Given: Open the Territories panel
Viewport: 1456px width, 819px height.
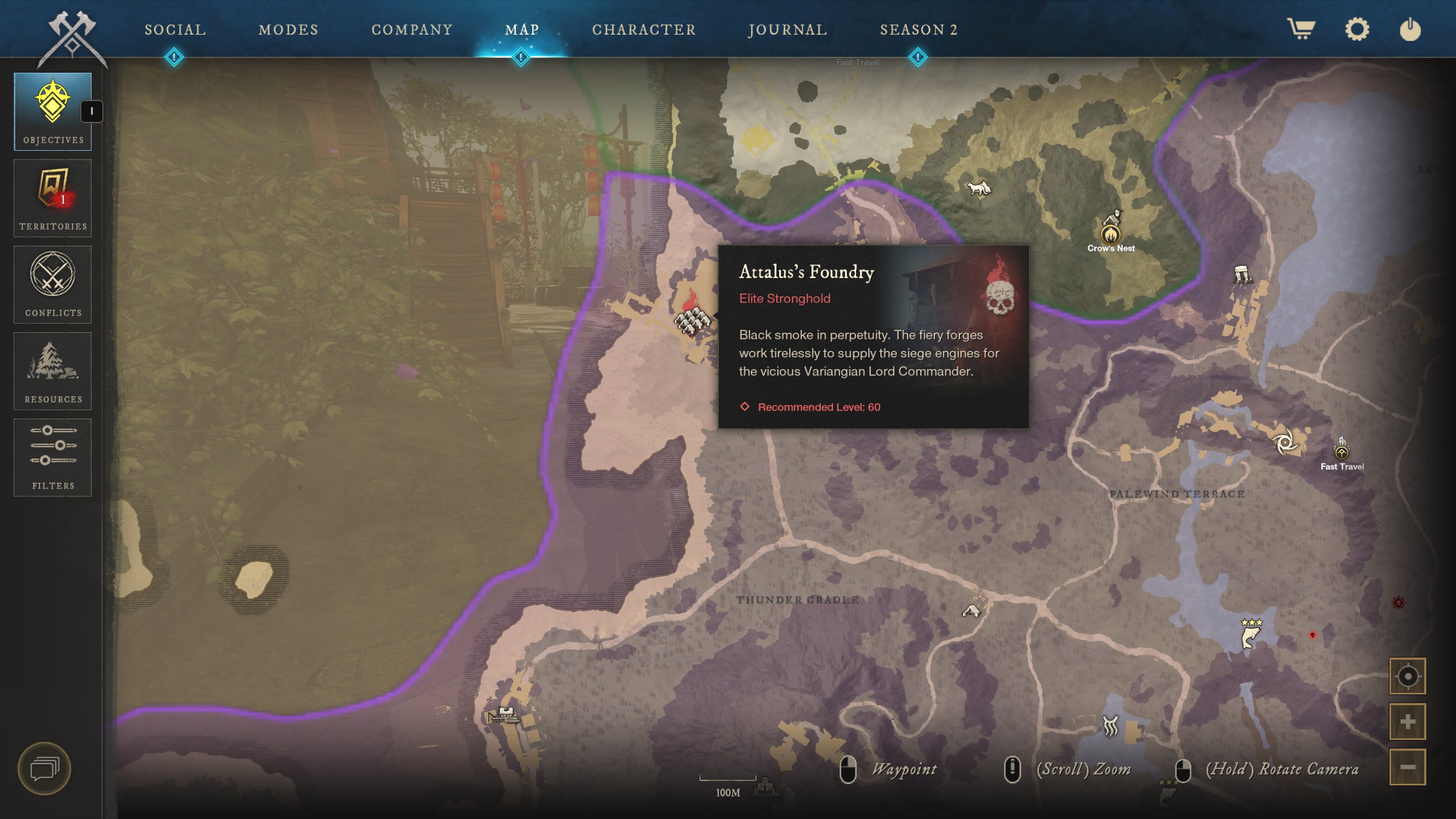Looking at the screenshot, I should click(x=53, y=198).
